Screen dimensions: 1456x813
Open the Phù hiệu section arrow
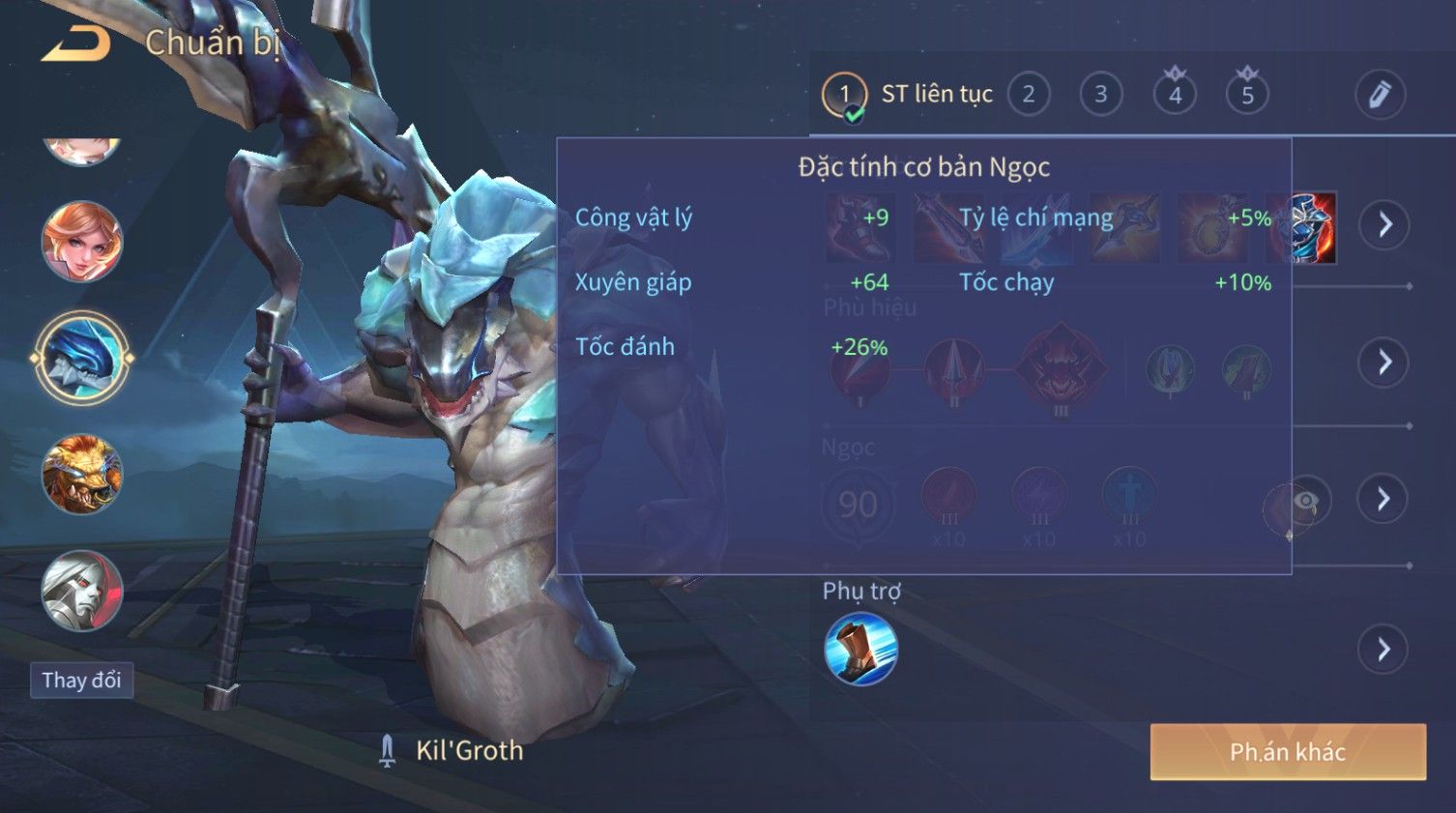(1384, 363)
